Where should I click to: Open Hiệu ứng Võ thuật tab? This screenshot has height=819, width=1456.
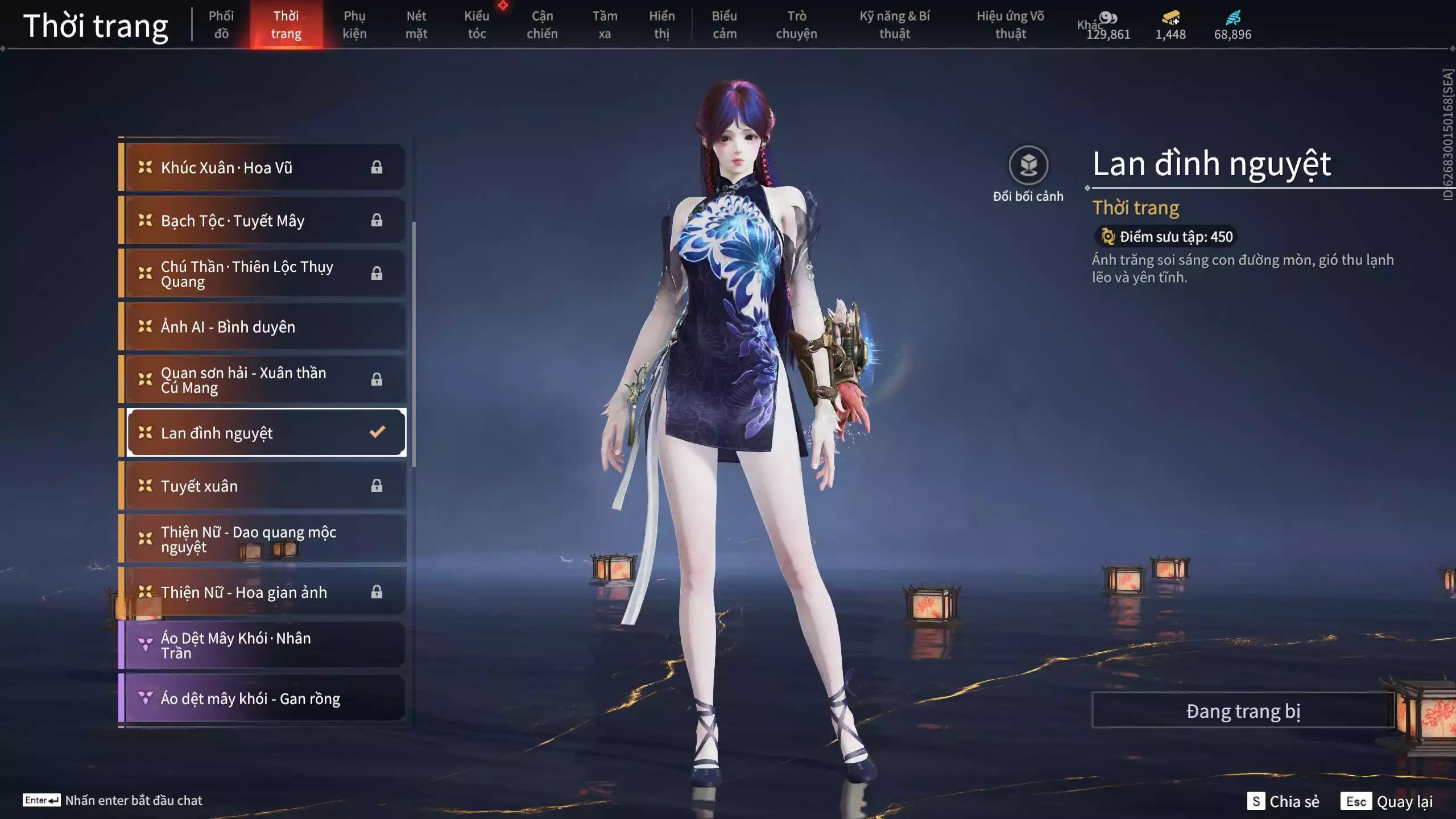[x=1010, y=25]
